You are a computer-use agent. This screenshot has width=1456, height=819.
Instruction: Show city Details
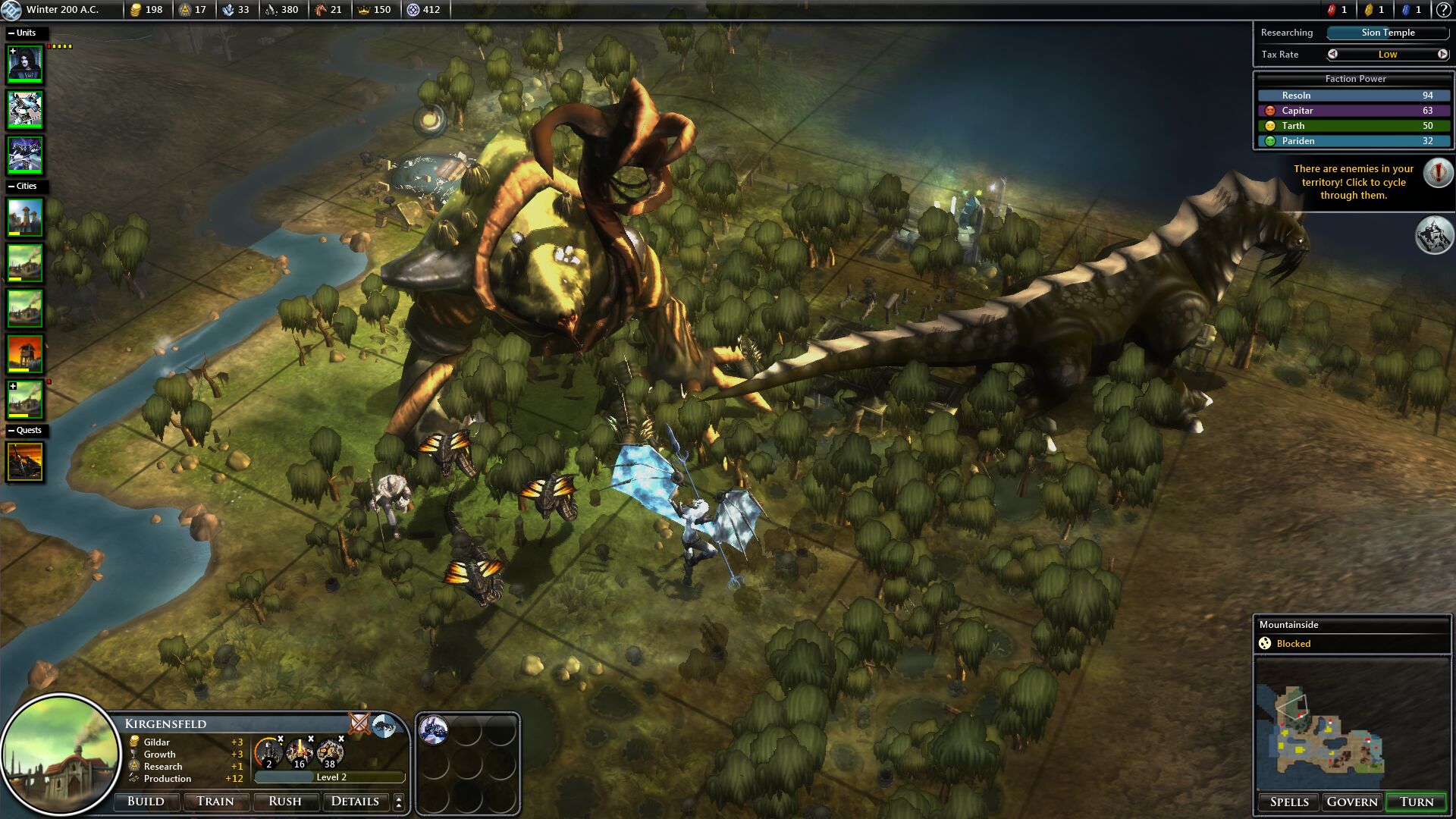point(355,802)
